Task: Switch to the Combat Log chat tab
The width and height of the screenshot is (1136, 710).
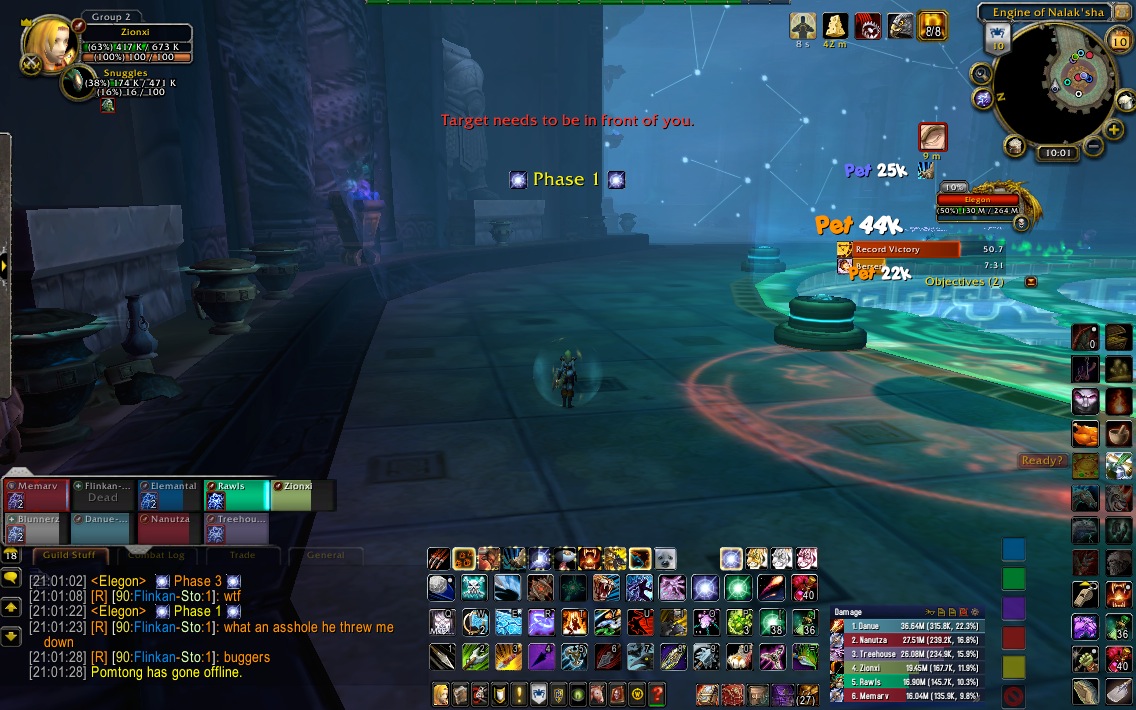Action: [157, 555]
